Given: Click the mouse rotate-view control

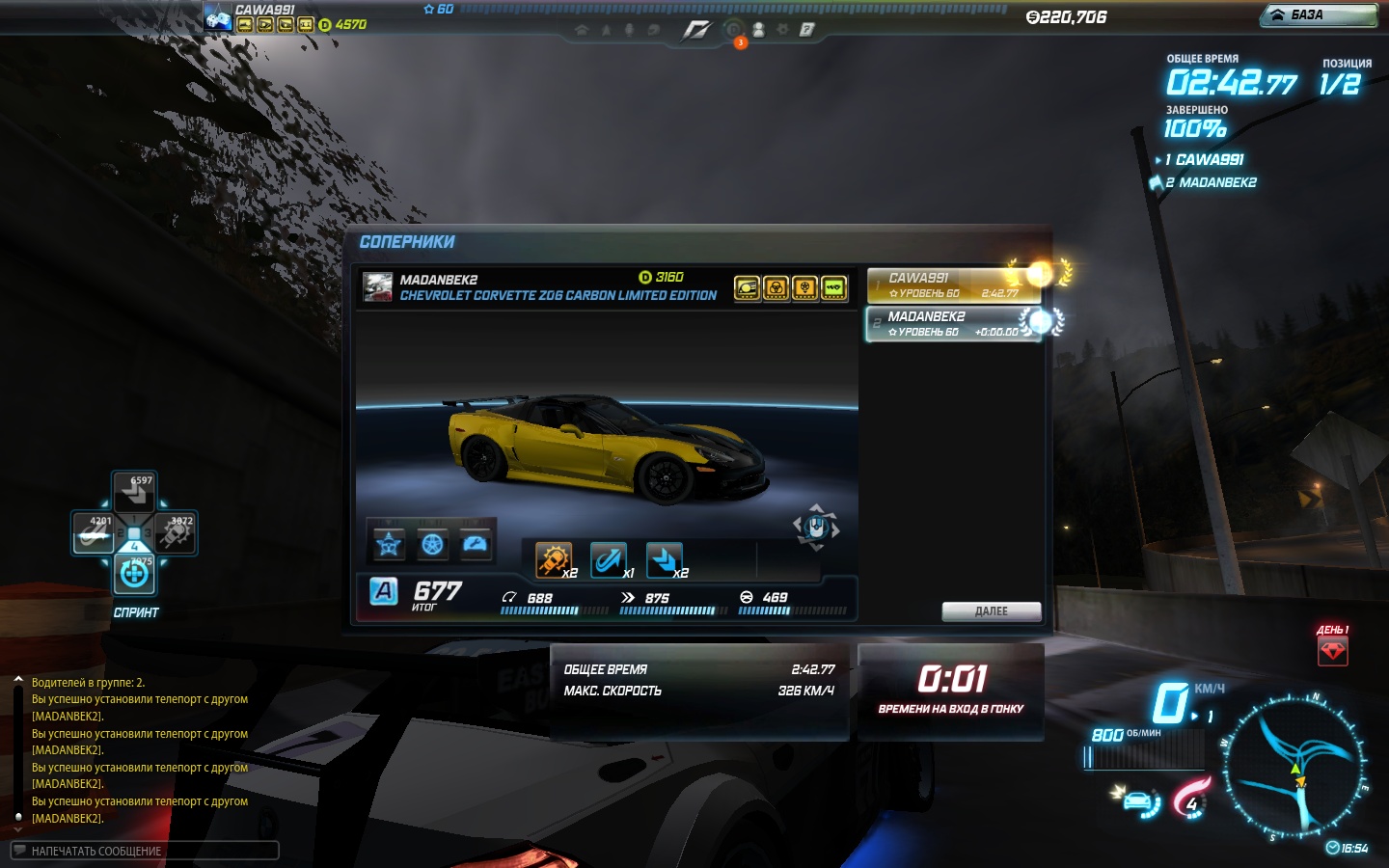Looking at the screenshot, I should tap(816, 528).
